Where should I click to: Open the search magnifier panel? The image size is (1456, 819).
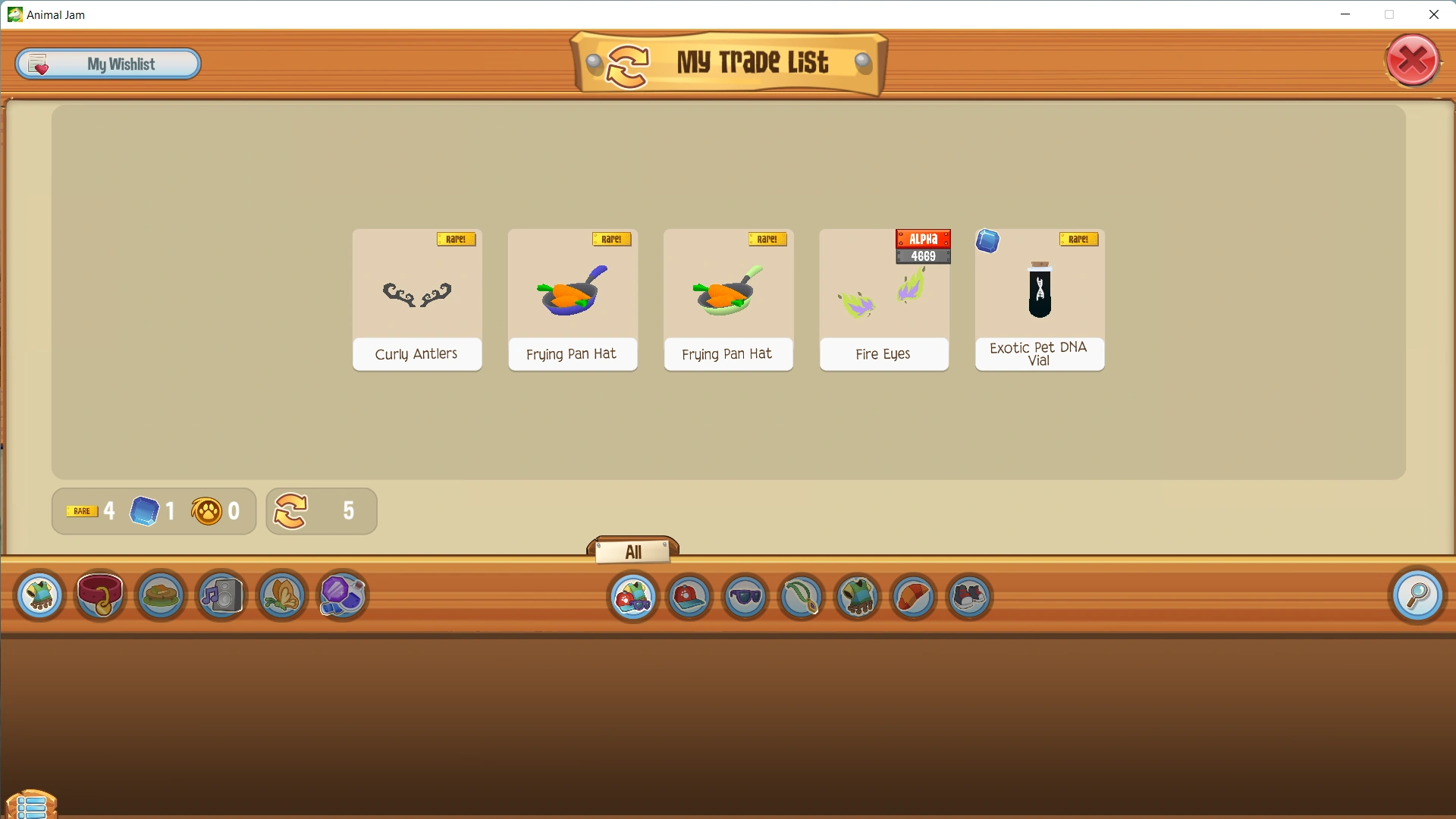click(1420, 596)
